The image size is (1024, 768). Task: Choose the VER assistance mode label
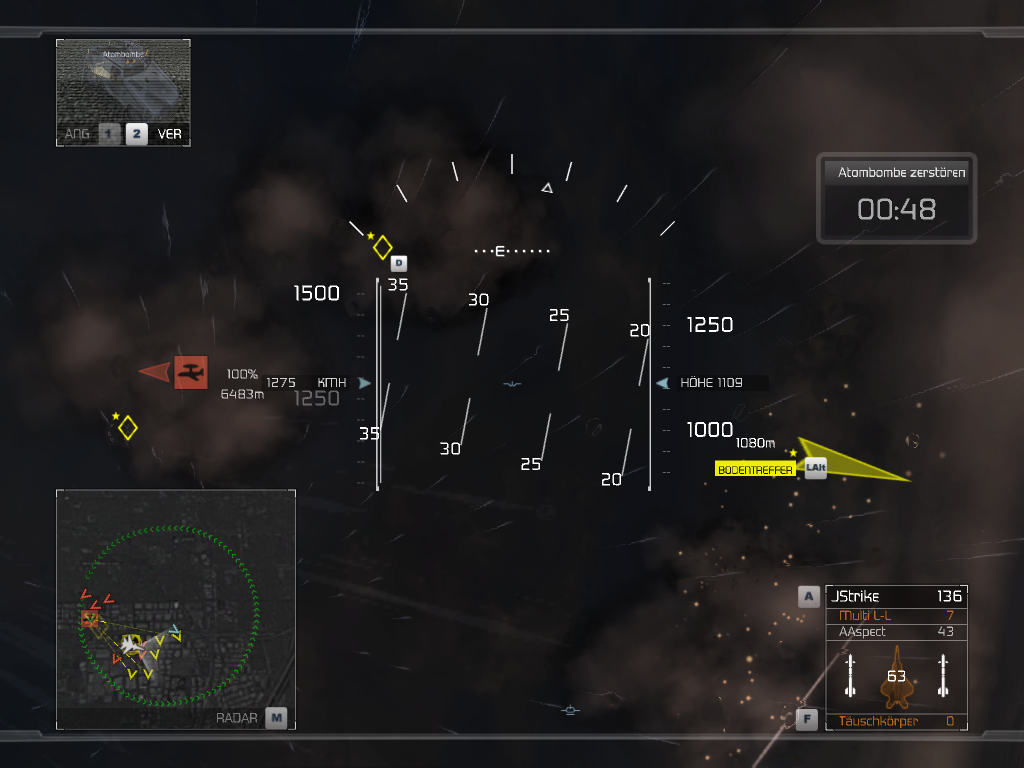point(170,134)
